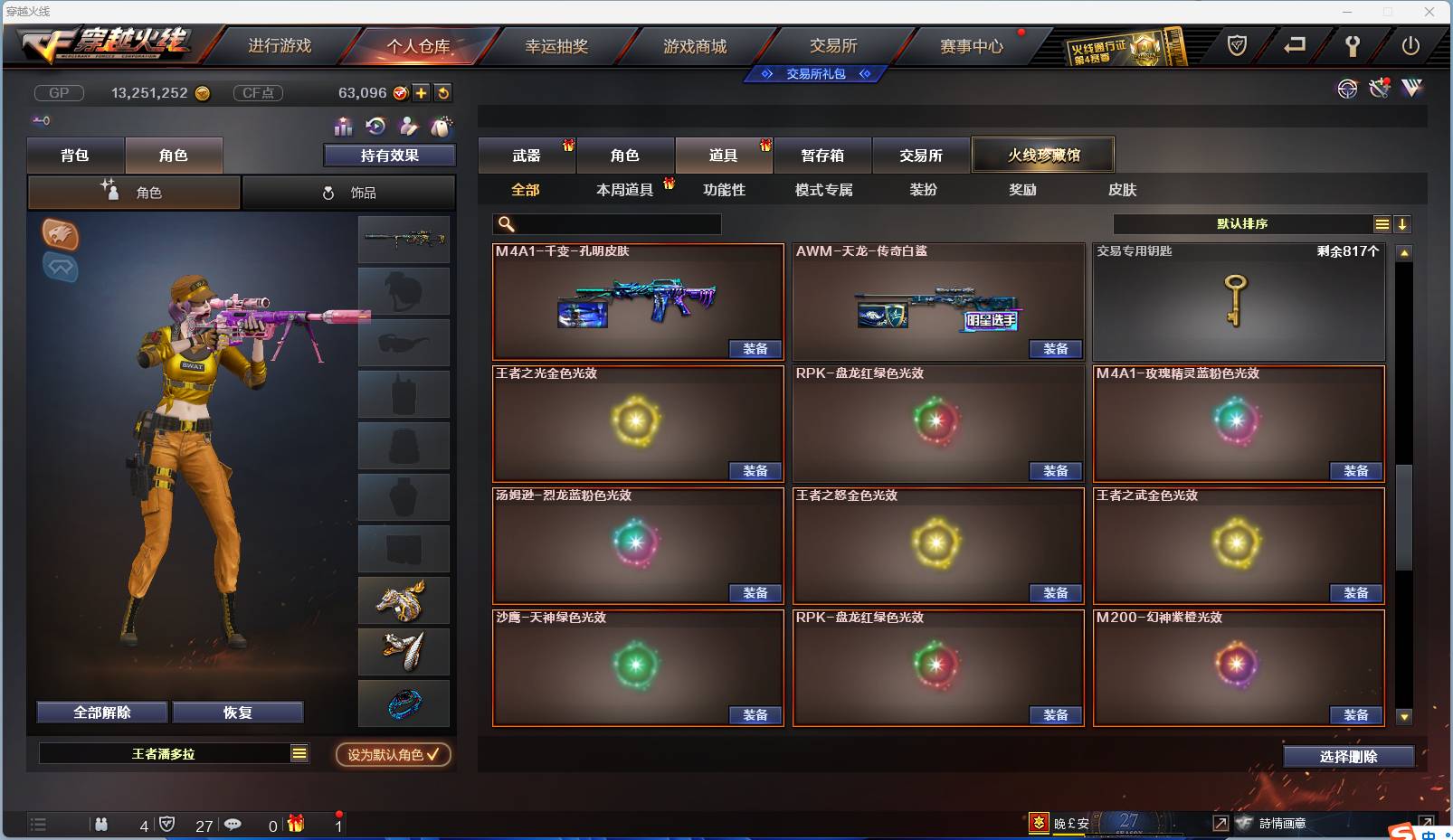Switch to the 背包 backpack view
Viewport: 1453px width, 840px height.
[x=76, y=155]
